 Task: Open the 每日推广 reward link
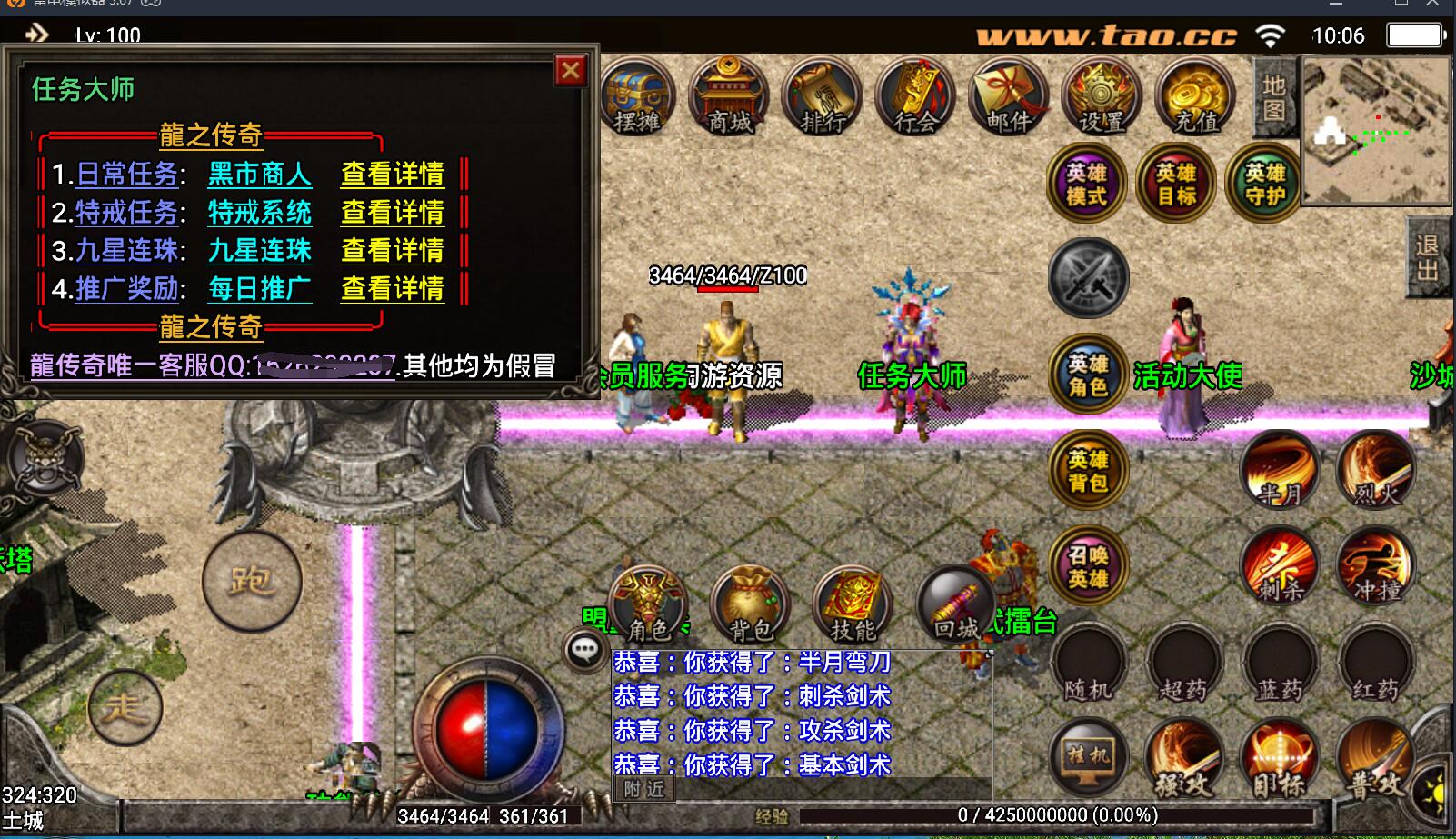(x=259, y=288)
